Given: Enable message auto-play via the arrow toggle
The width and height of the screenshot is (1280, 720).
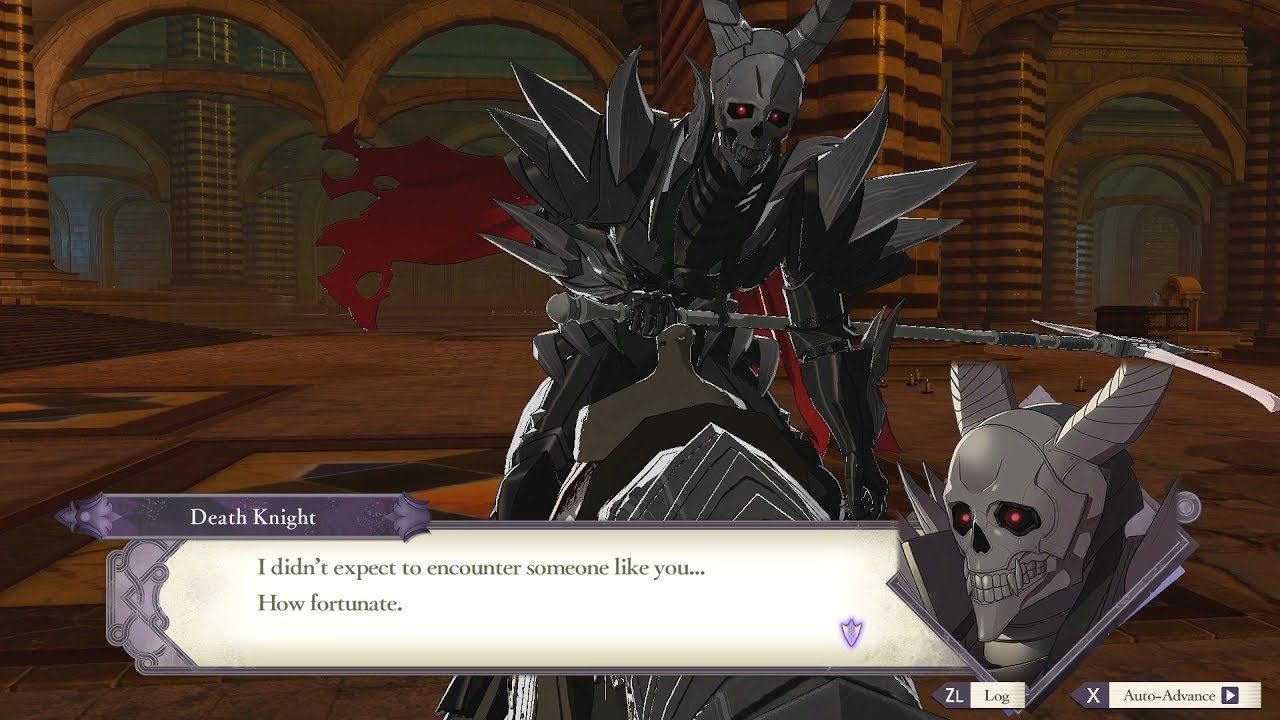Looking at the screenshot, I should (1228, 694).
